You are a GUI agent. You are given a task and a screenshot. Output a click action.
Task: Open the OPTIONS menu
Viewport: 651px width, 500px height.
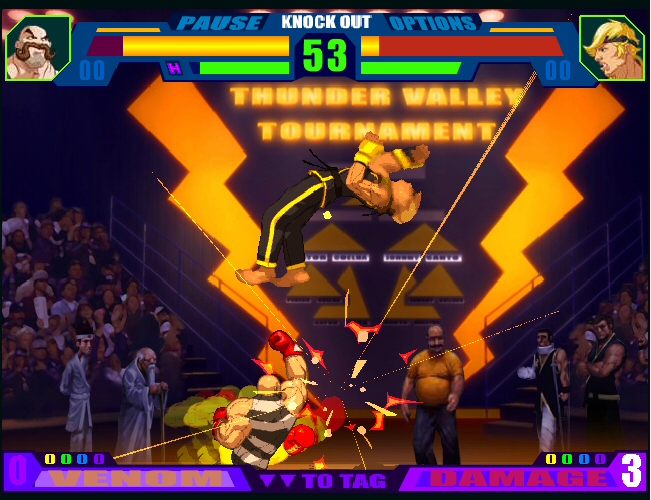pos(431,22)
